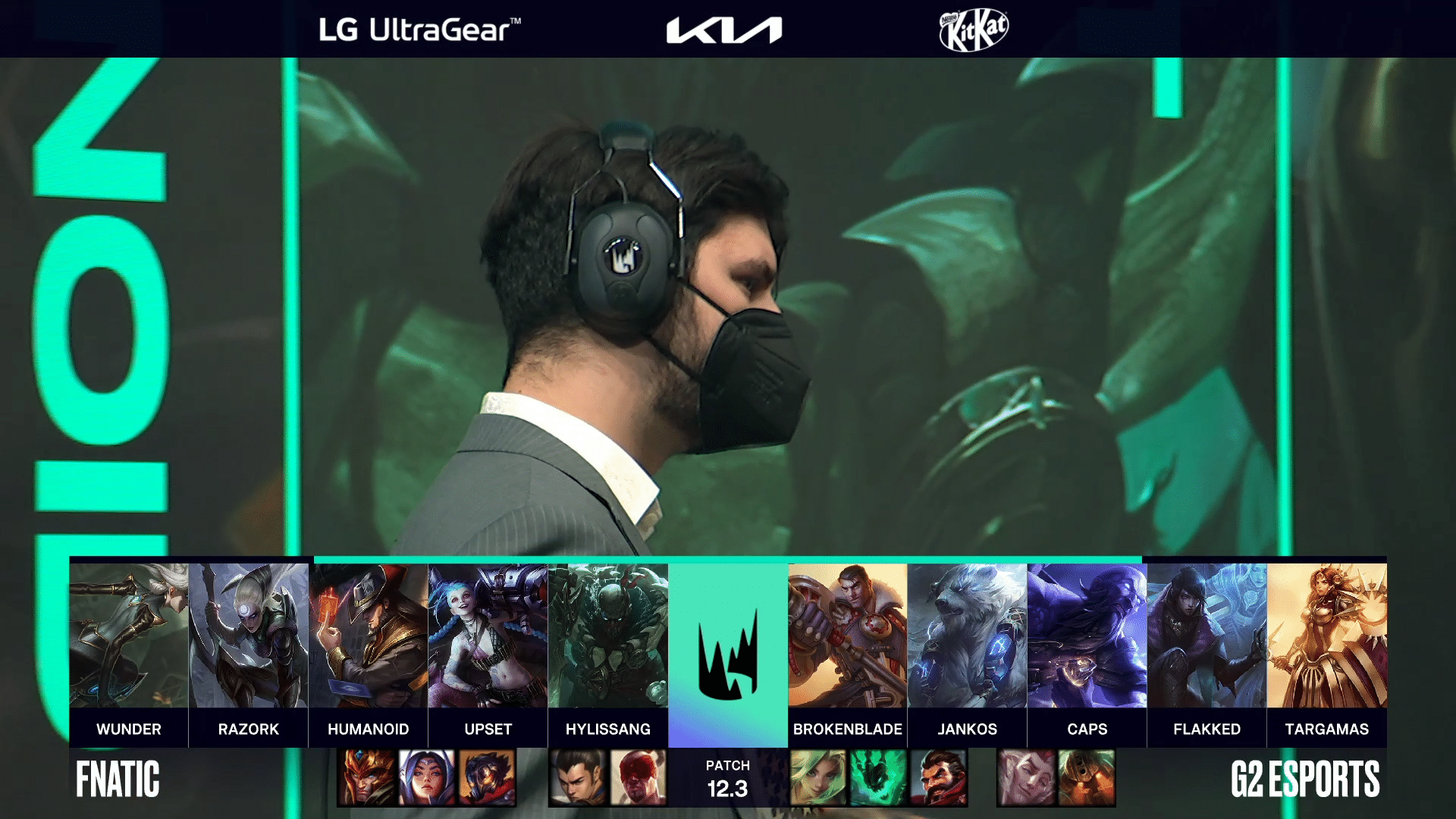Click the KitKat sponsor logo
Image resolution: width=1456 pixels, height=819 pixels.
(974, 30)
